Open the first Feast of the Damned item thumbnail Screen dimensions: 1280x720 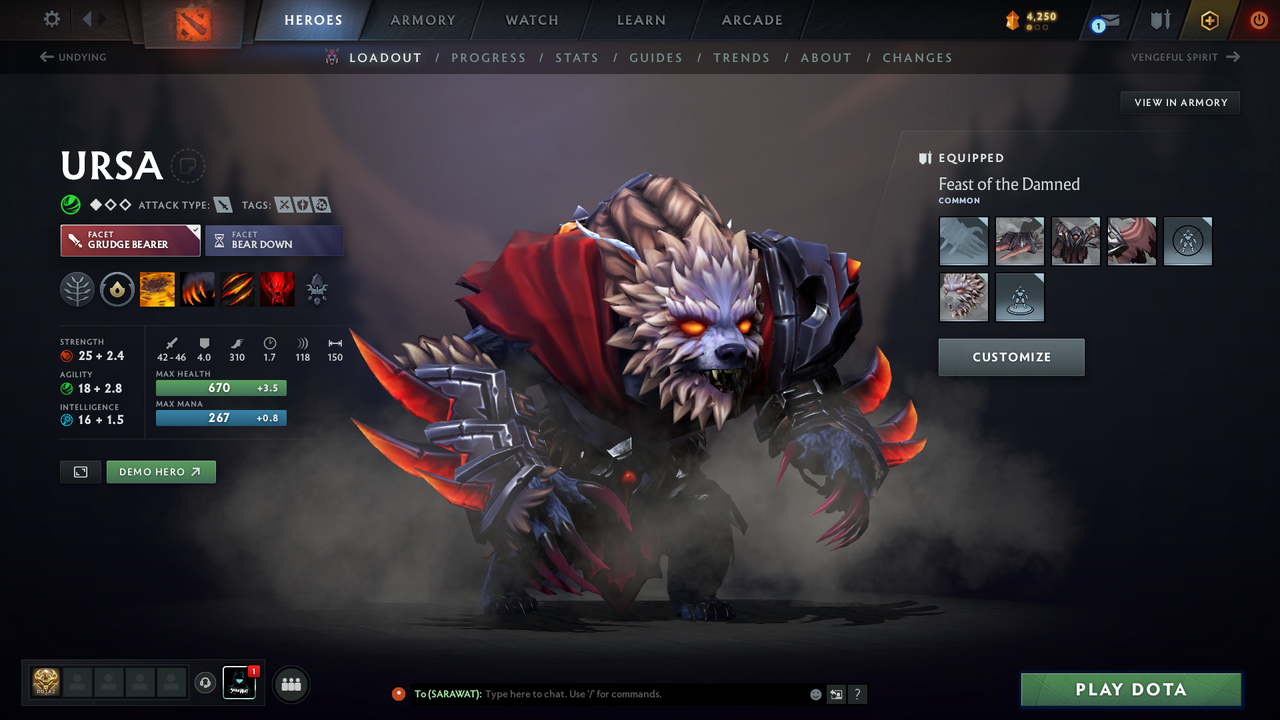click(x=963, y=241)
